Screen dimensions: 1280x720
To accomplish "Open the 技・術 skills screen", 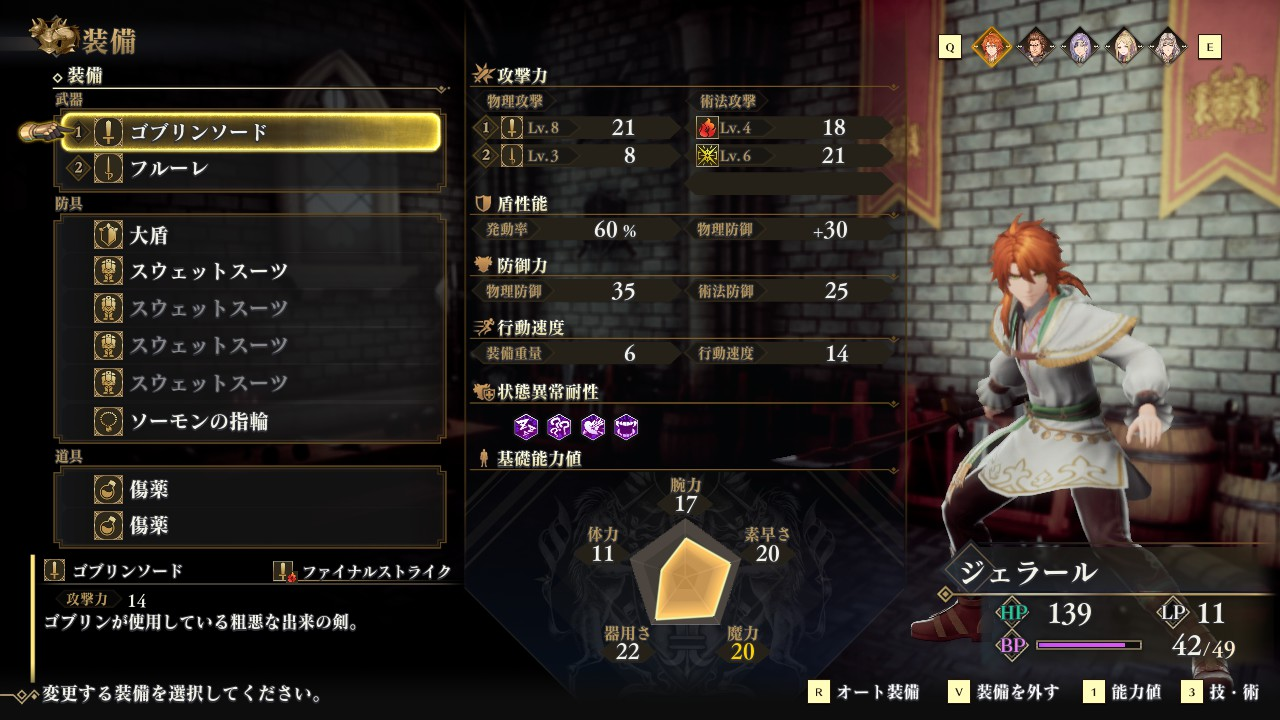I will pyautogui.click(x=1221, y=692).
